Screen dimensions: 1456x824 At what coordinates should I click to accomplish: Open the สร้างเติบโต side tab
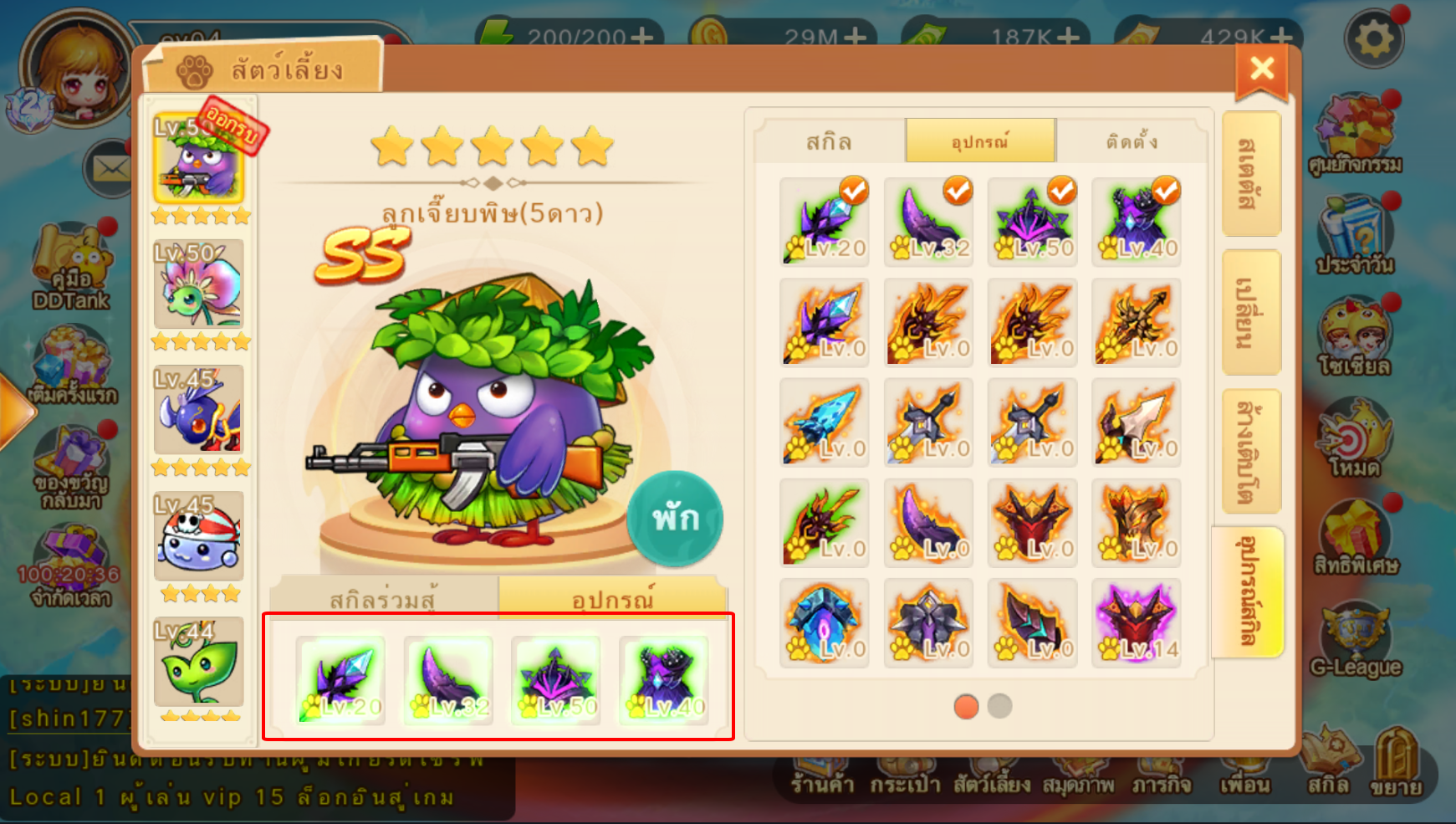click(1250, 451)
